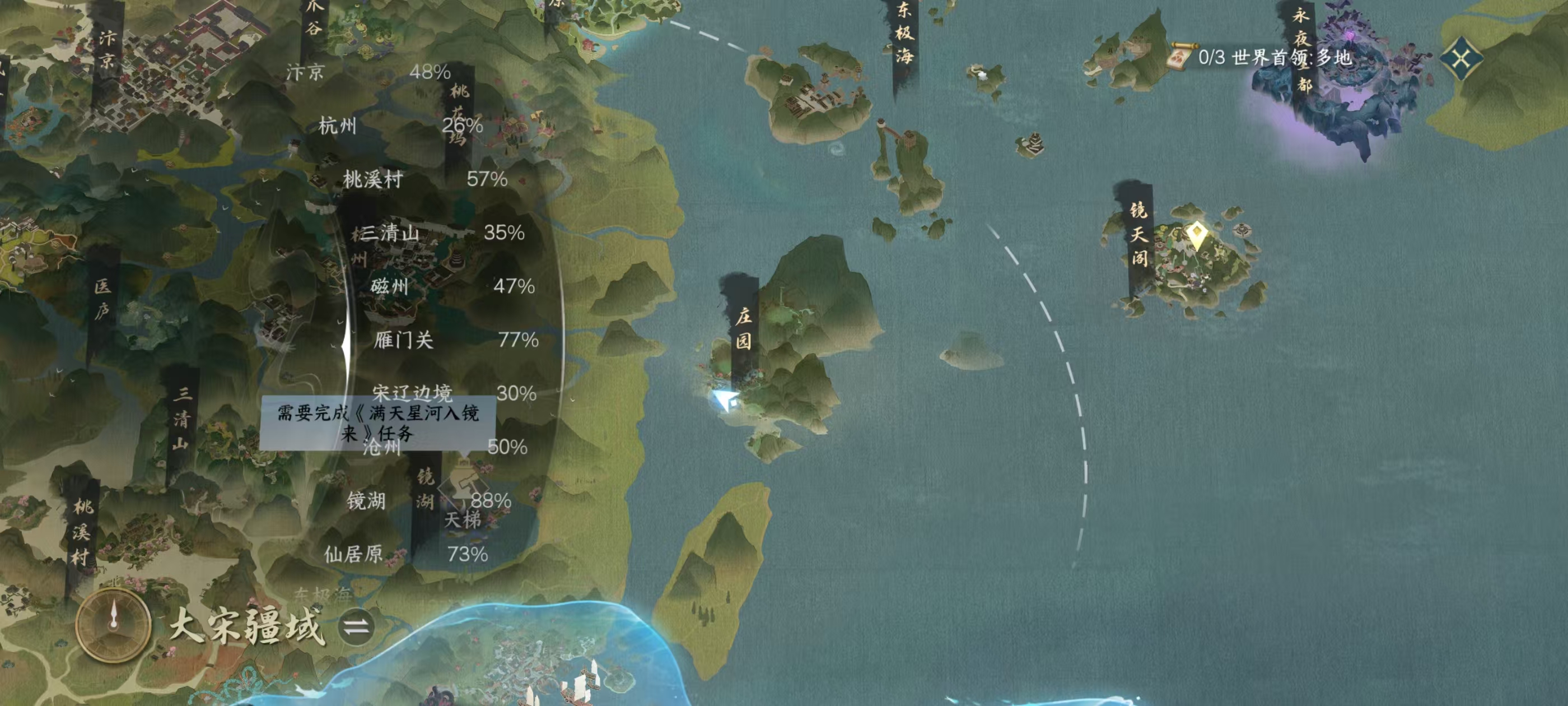Select the 东极海 map banner
1568x706 pixels.
904,34
